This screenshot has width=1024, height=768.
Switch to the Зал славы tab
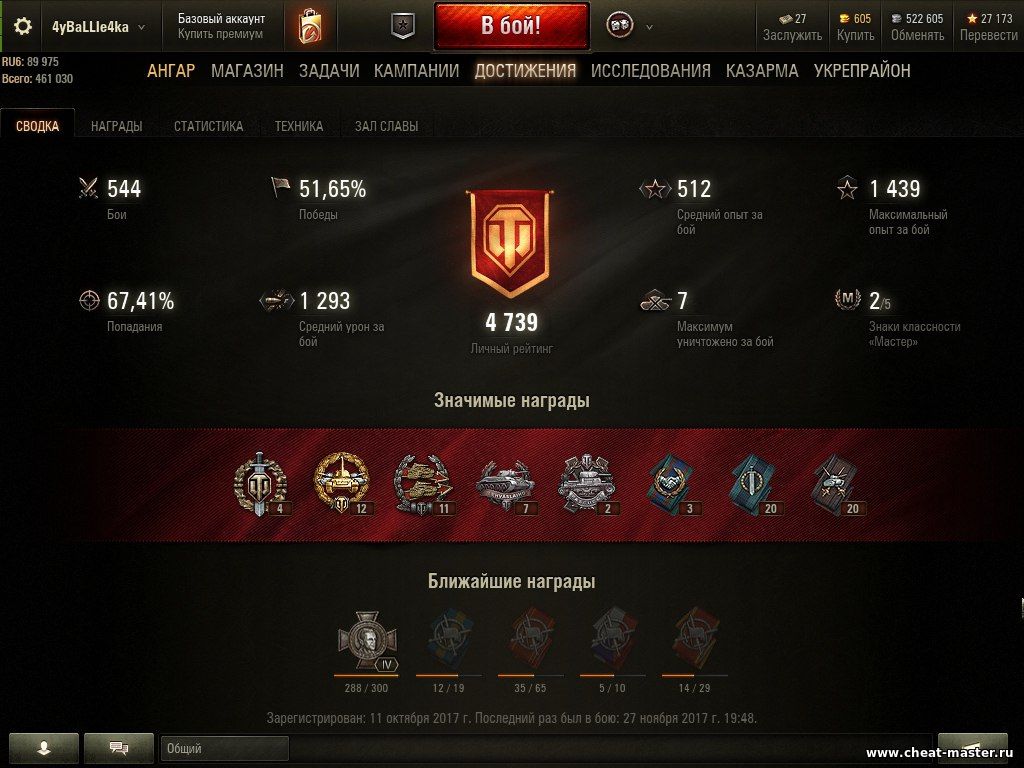(386, 126)
